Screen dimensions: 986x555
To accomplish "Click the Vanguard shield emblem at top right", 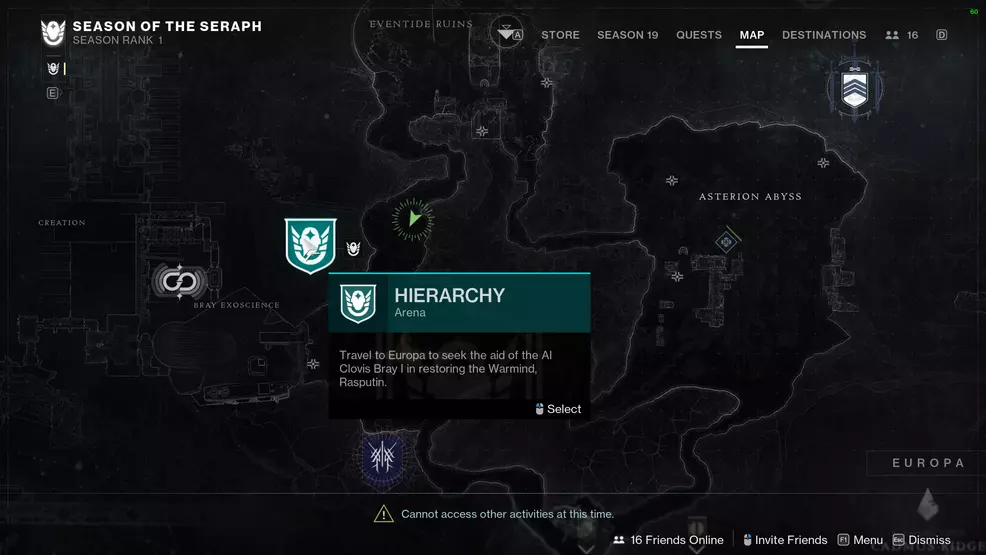I will pyautogui.click(x=853, y=87).
